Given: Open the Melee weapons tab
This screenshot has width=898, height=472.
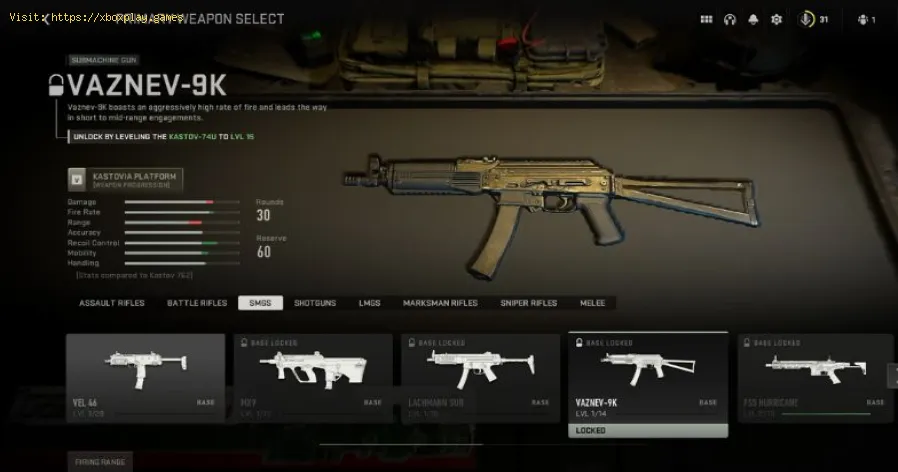Looking at the screenshot, I should click(x=592, y=302).
